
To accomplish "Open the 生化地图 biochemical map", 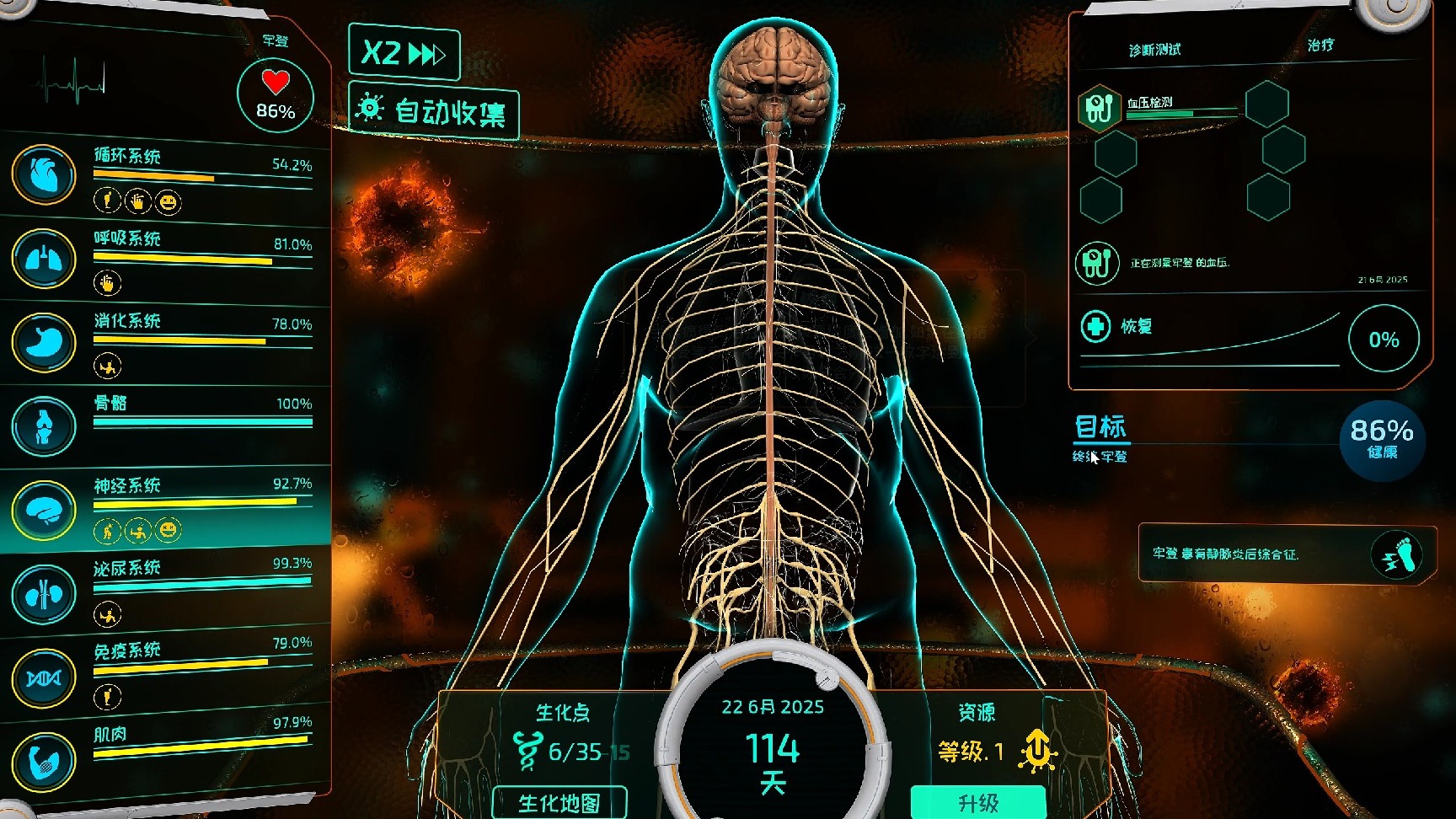I will (559, 802).
